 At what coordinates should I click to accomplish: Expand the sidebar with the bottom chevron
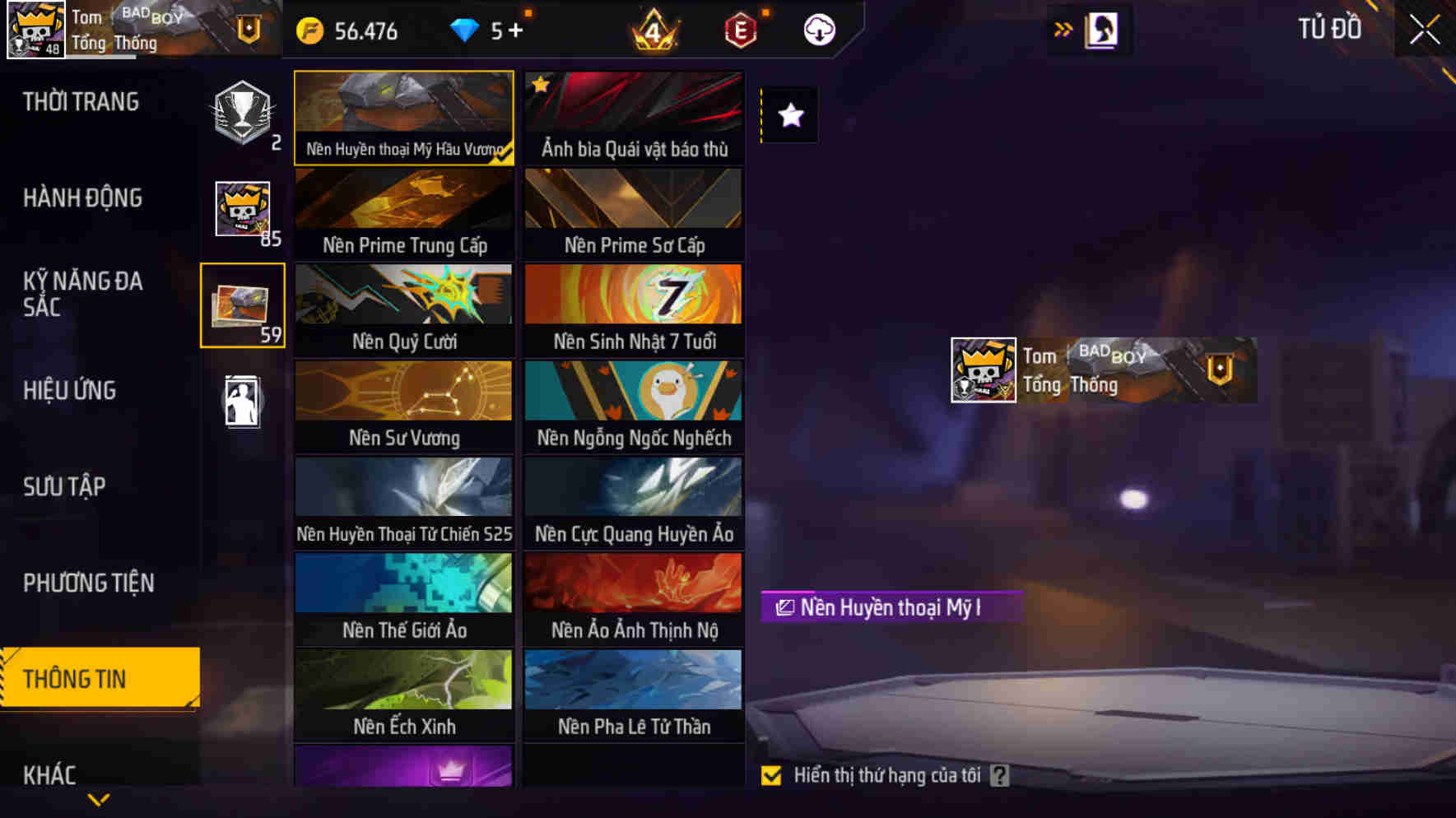(99, 800)
